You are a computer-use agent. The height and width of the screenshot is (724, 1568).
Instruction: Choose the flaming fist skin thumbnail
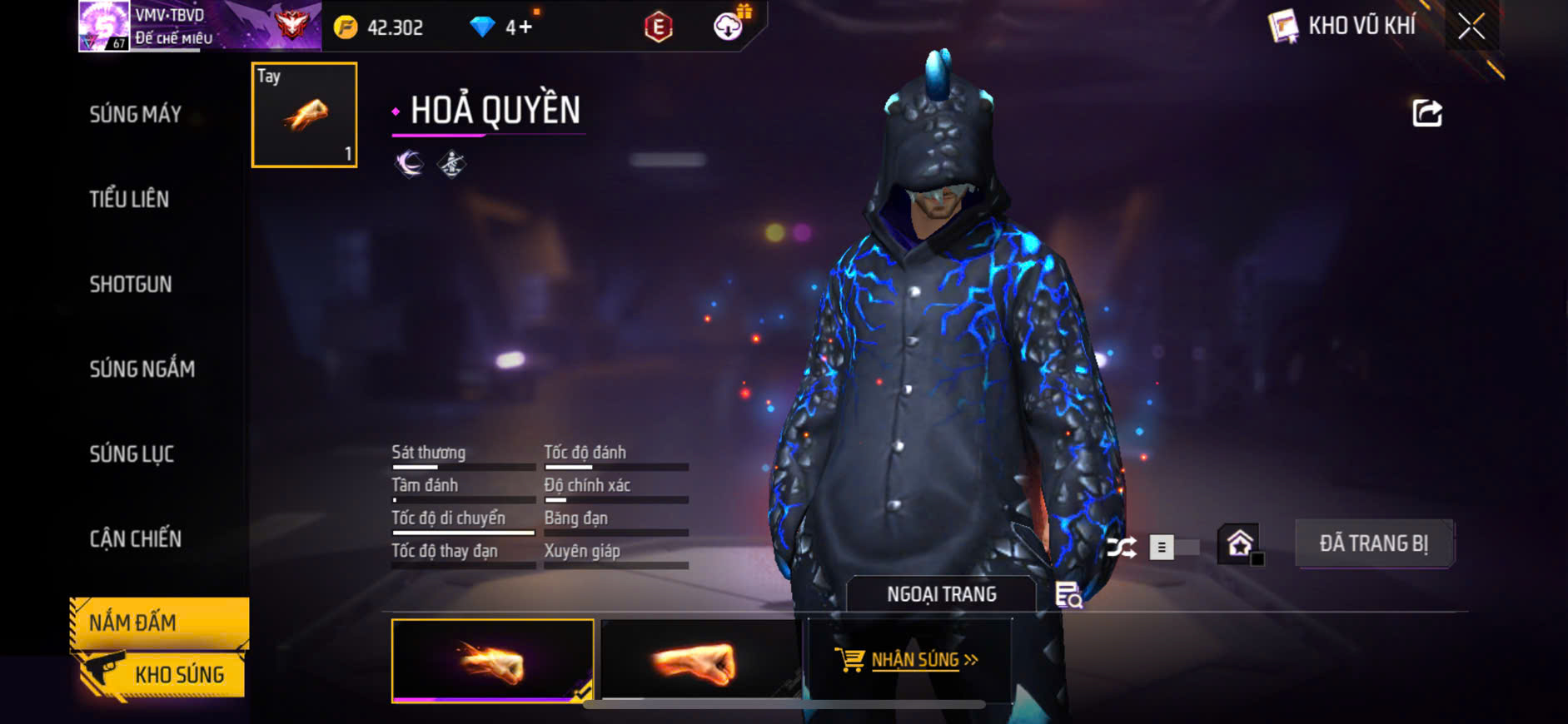tap(492, 661)
